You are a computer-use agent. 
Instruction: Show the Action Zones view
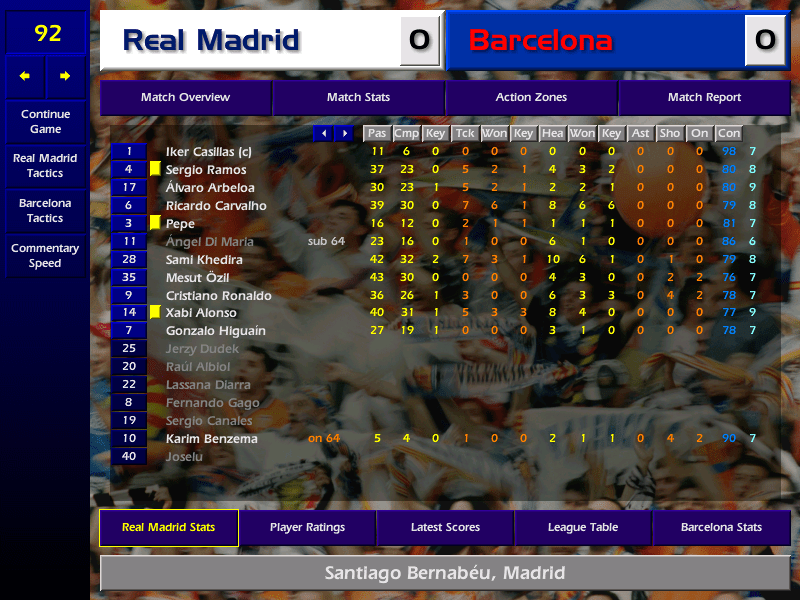tap(531, 98)
